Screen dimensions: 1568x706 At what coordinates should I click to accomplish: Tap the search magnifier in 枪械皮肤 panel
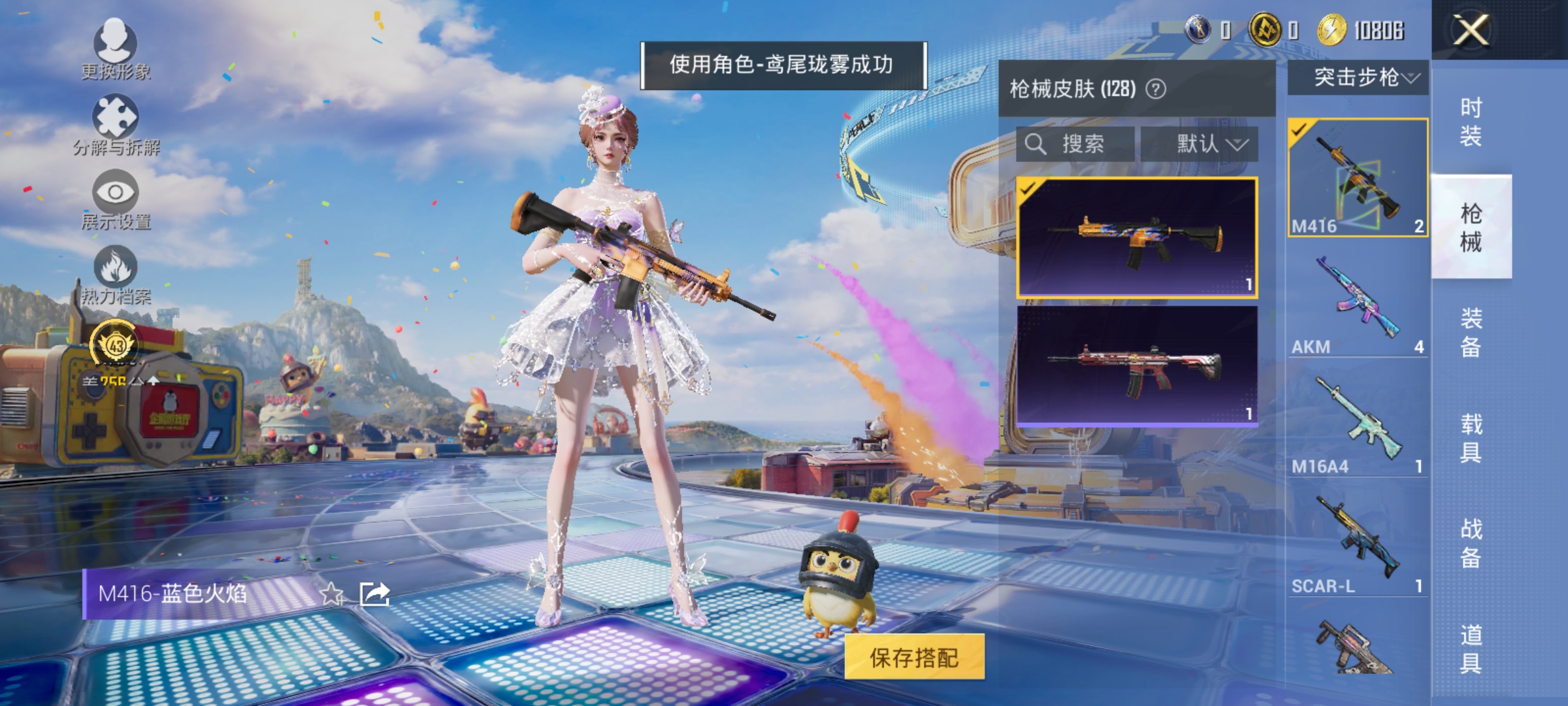(1037, 144)
